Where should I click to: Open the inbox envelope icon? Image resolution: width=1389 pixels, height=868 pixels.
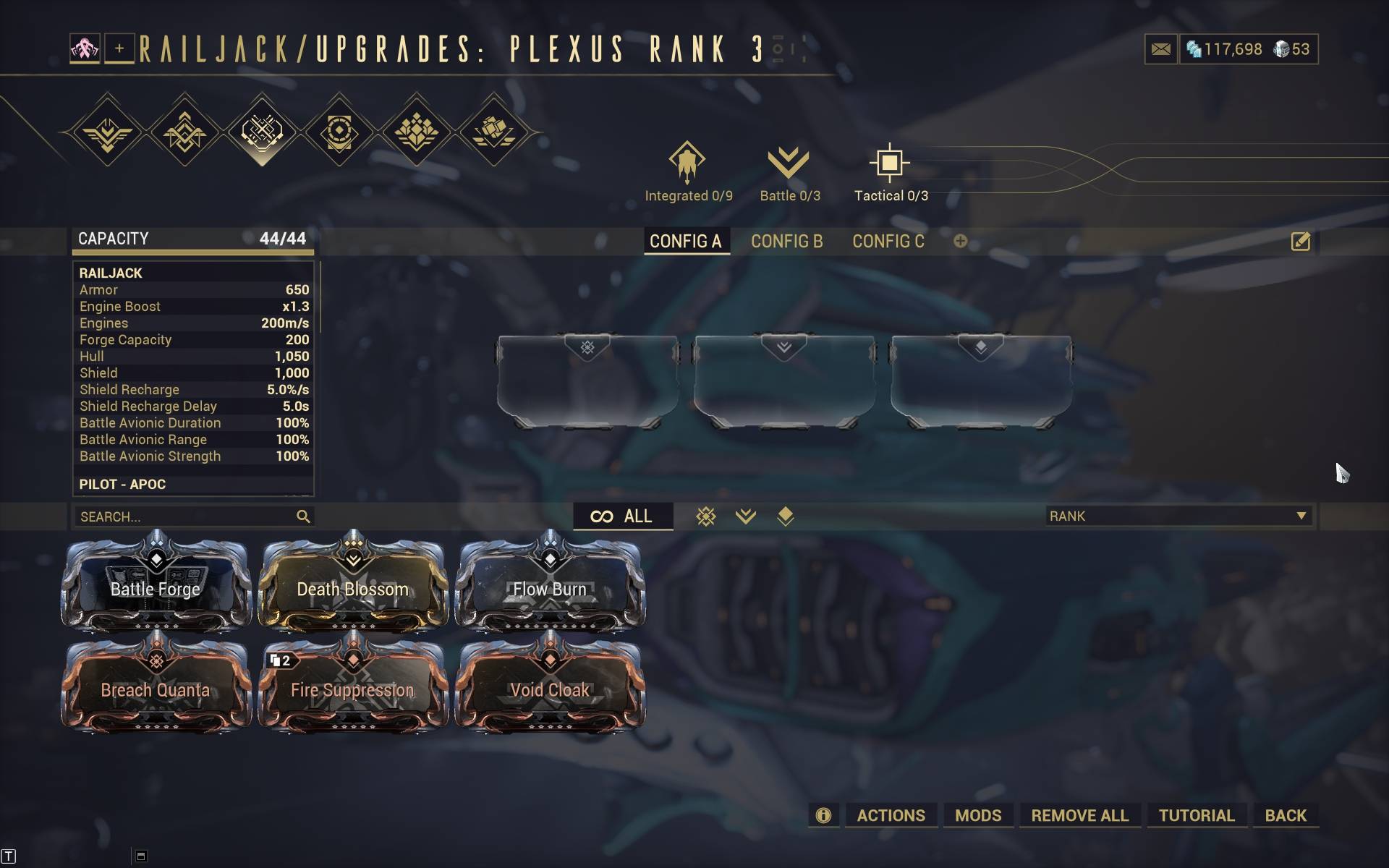1160,49
